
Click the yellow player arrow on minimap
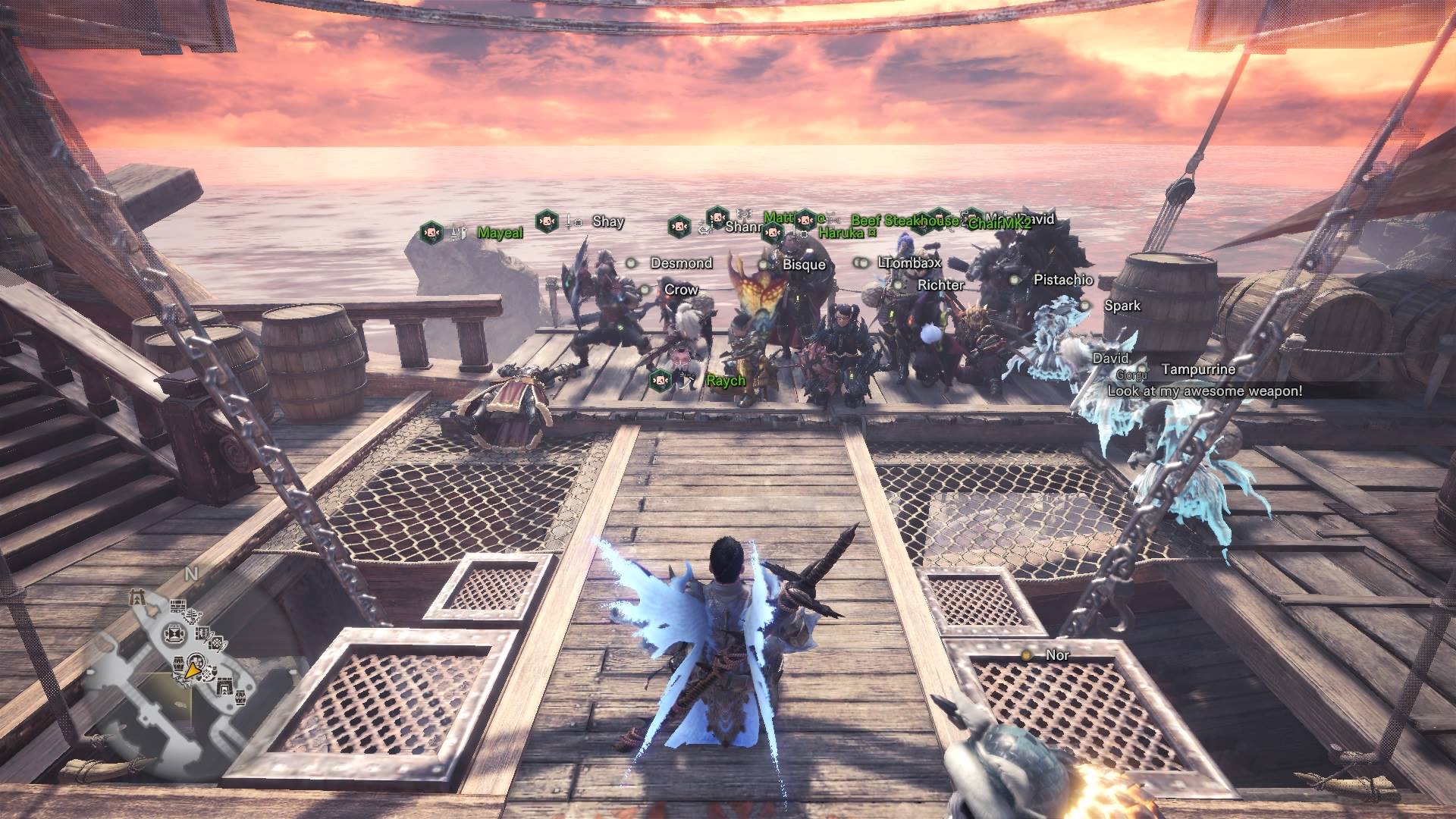[192, 671]
